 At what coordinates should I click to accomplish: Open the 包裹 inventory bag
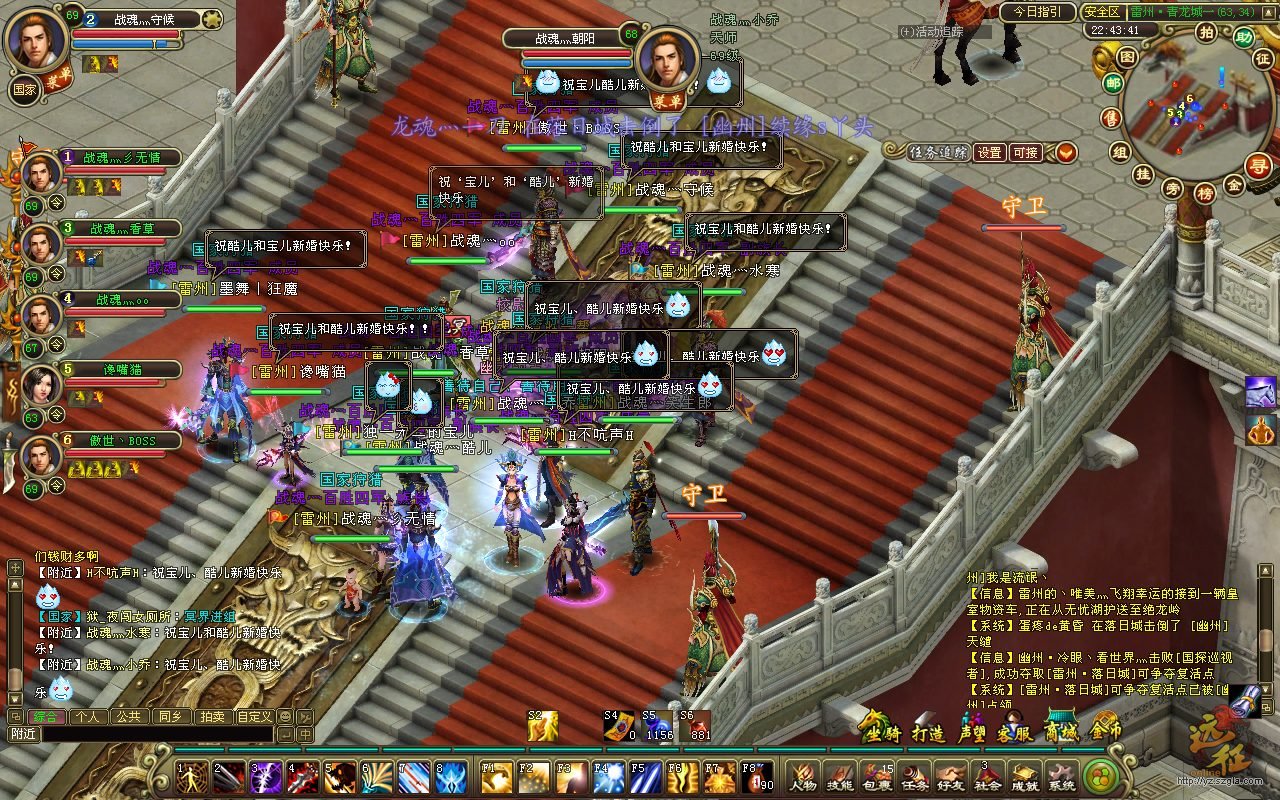point(877,776)
